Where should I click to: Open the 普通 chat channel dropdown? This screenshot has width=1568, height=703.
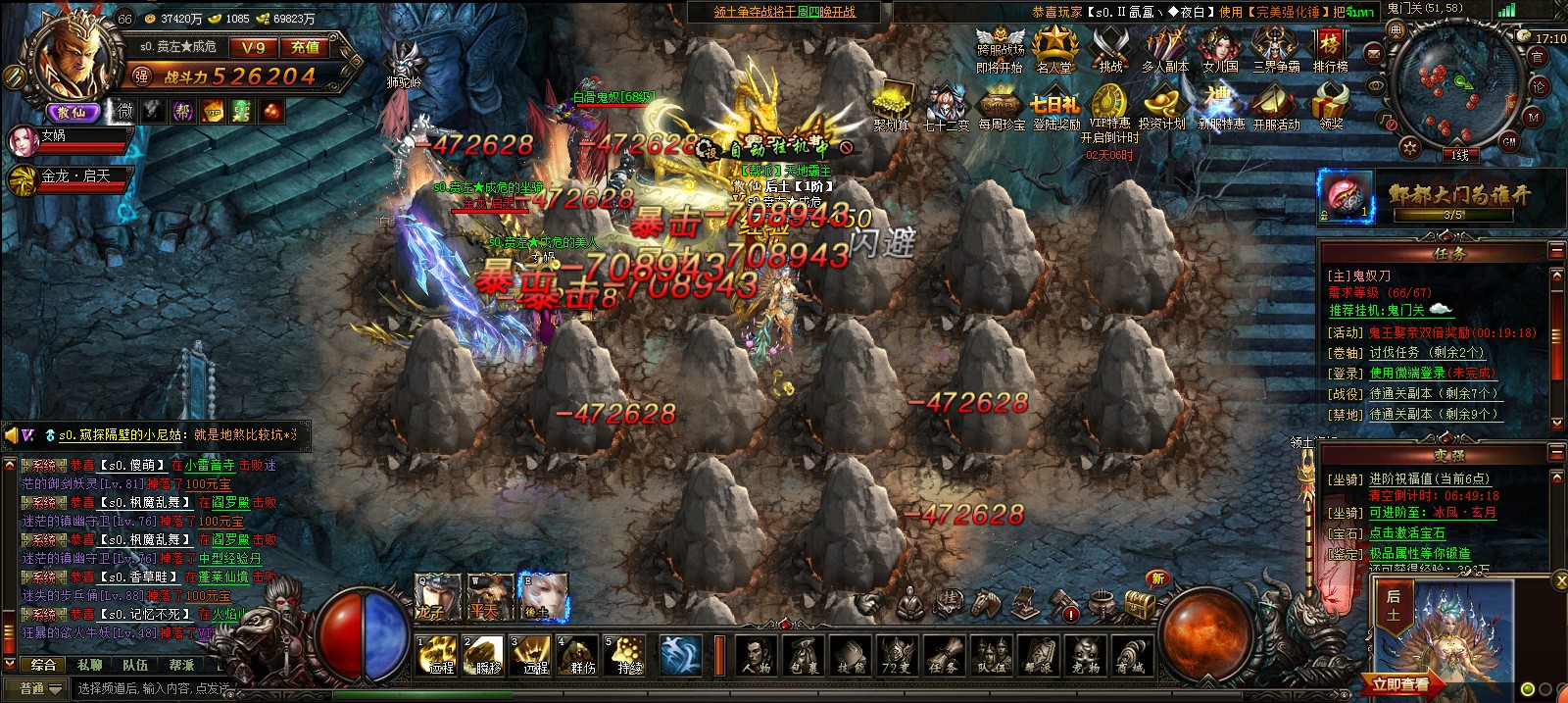(41, 689)
